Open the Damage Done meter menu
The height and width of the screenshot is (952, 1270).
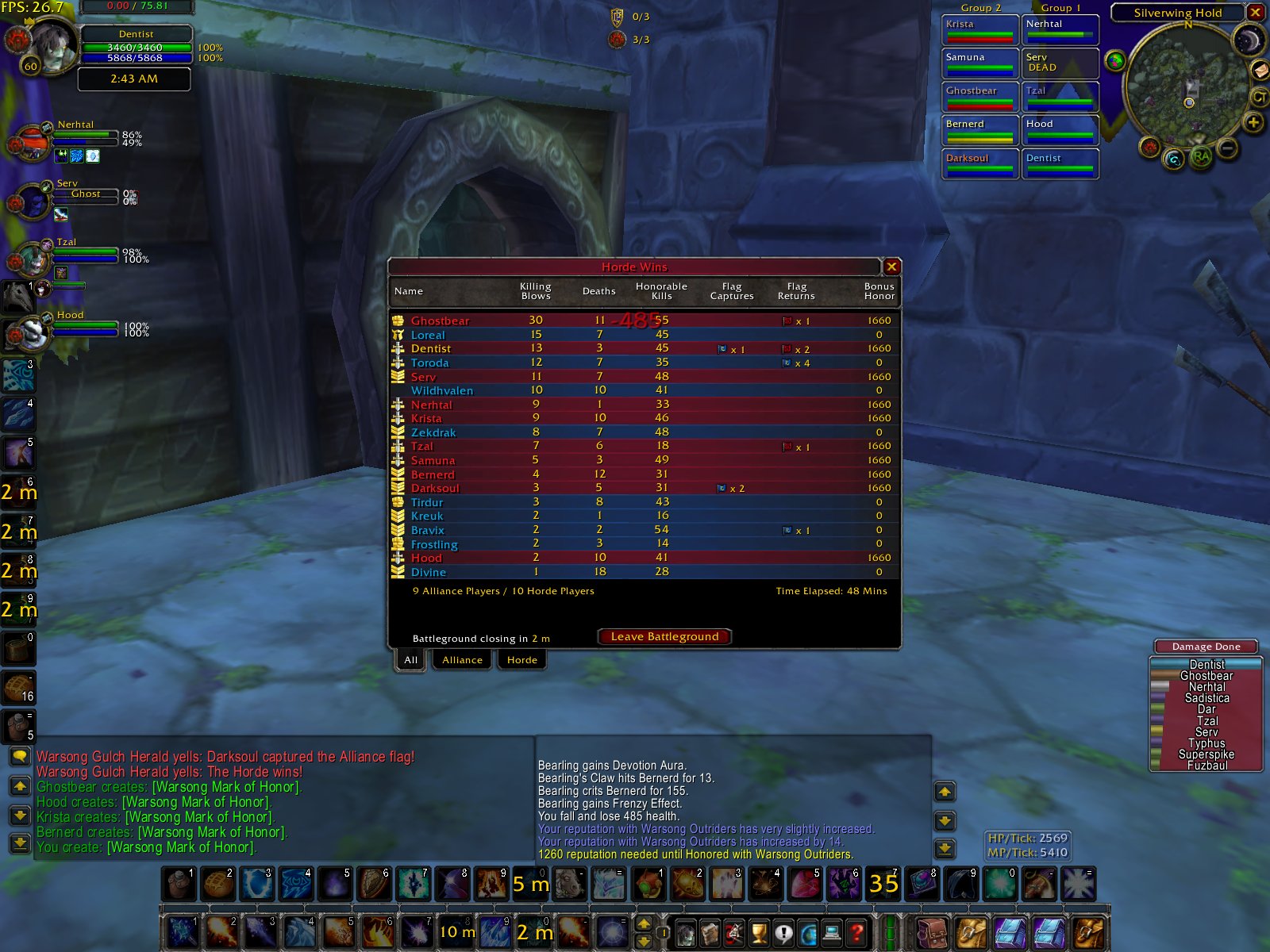coord(1205,646)
